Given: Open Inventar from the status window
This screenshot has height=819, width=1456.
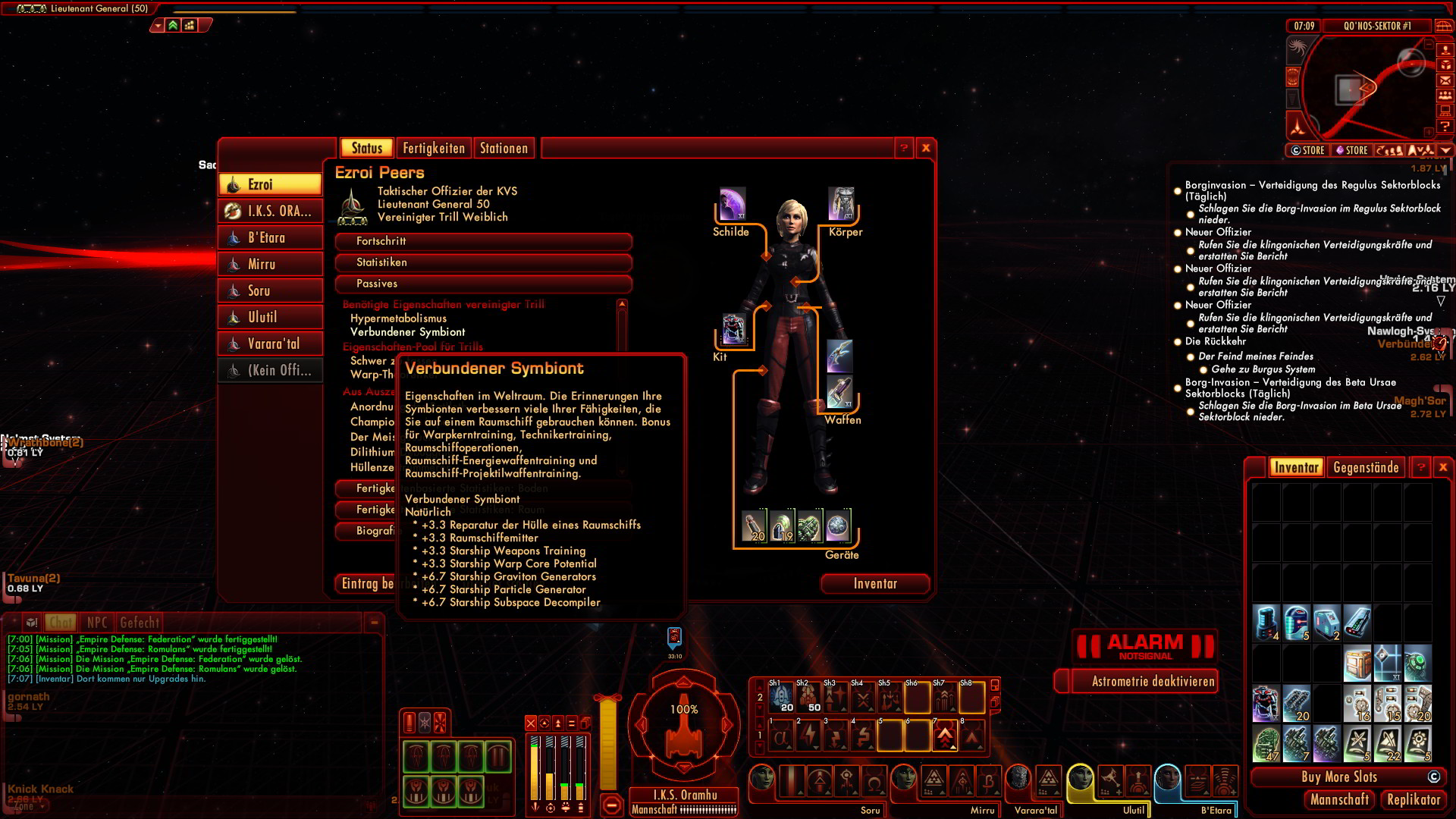Looking at the screenshot, I should (x=875, y=584).
